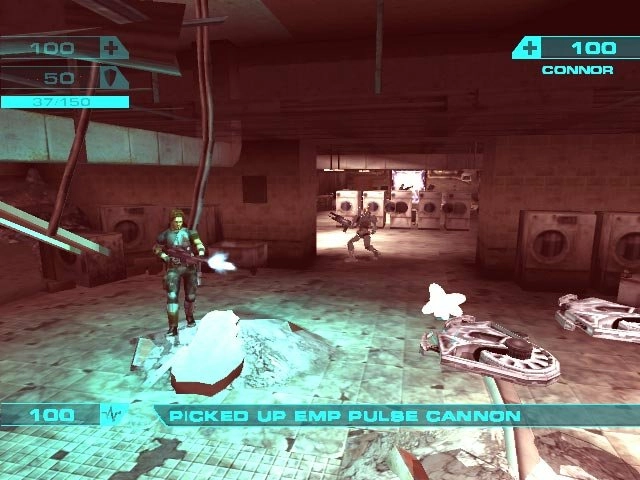Select Connor's health cross icon
The image size is (640, 480).
tap(530, 47)
